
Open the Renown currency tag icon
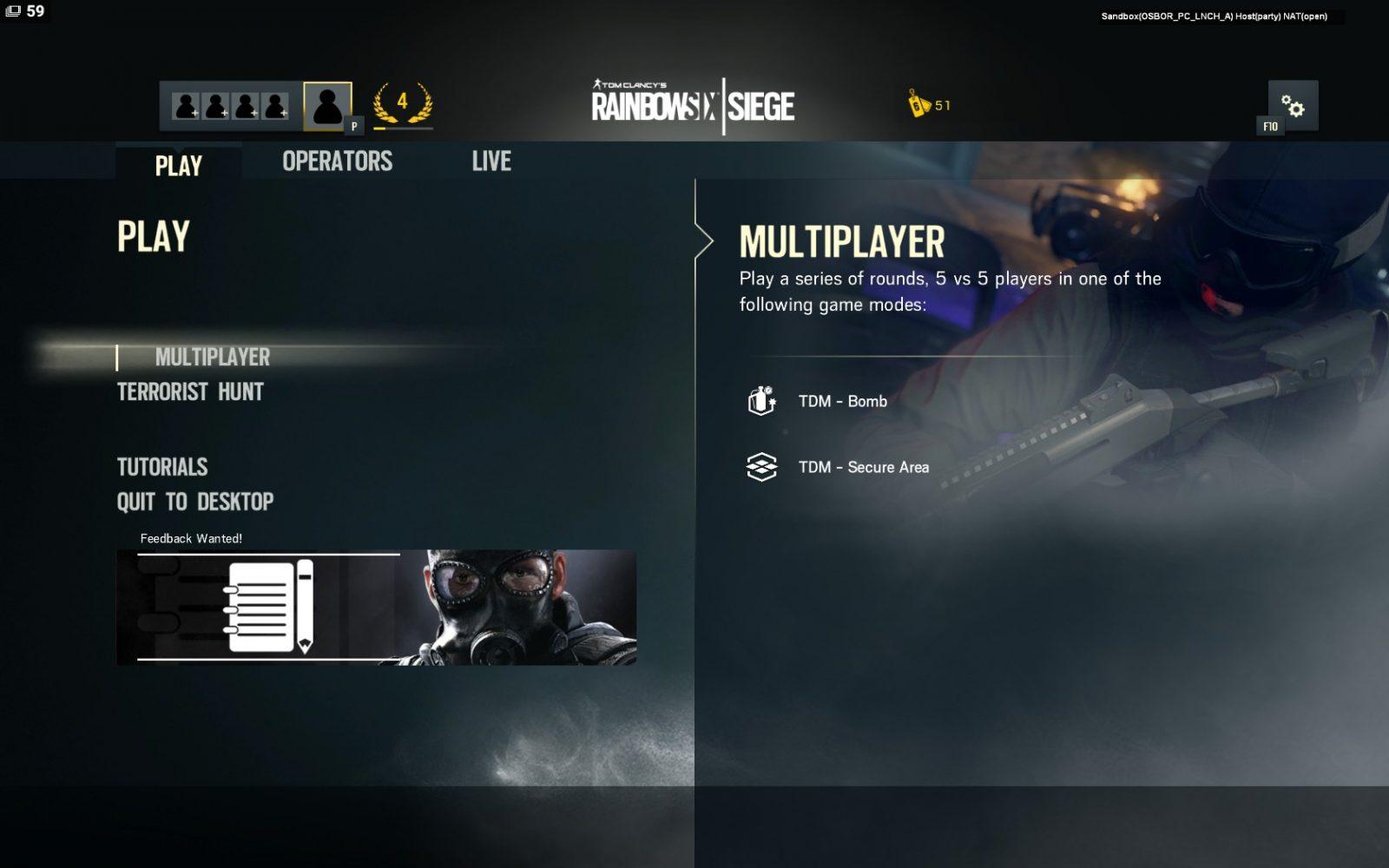click(x=918, y=104)
